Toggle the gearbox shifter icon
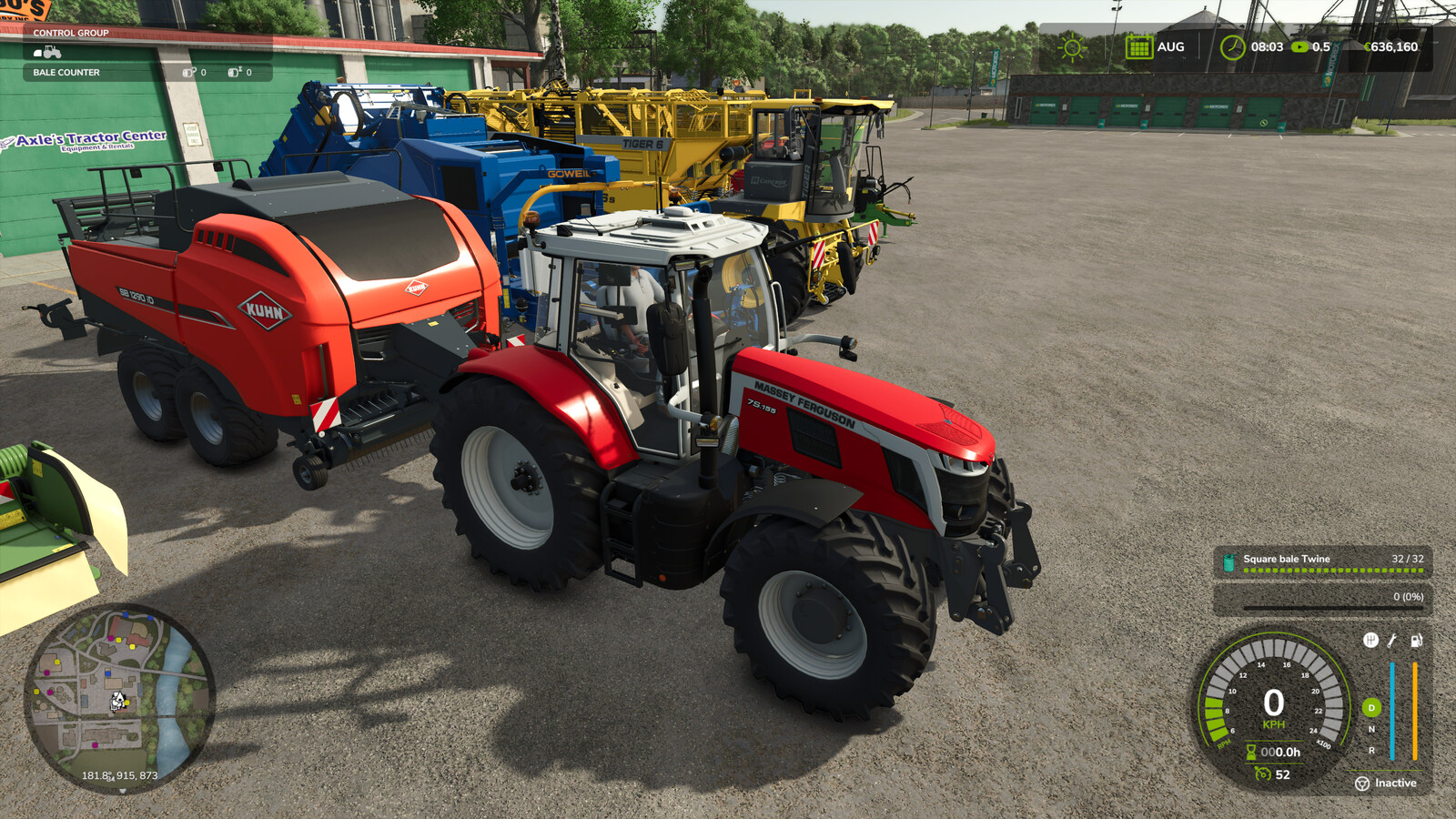Screen dimensions: 1456x819 [x=1370, y=640]
